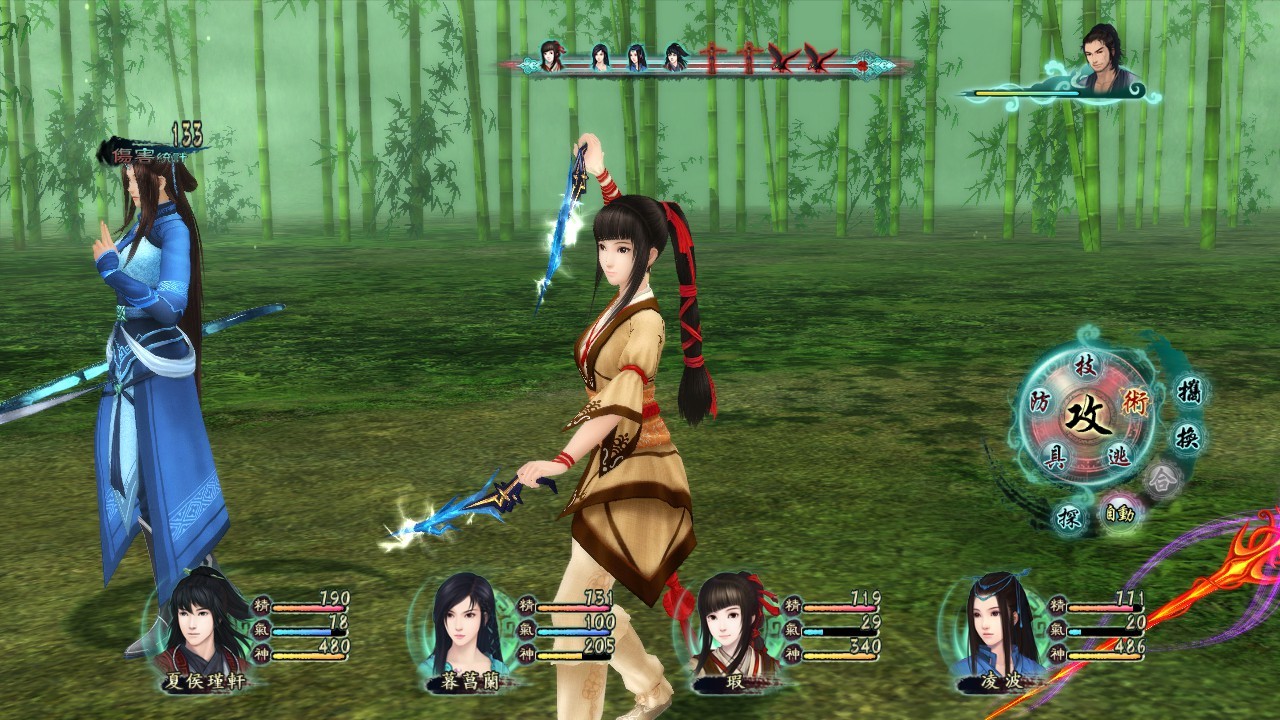The height and width of the screenshot is (720, 1280).
Task: Toggle the 自動 auto-battle button
Action: pos(1119,514)
